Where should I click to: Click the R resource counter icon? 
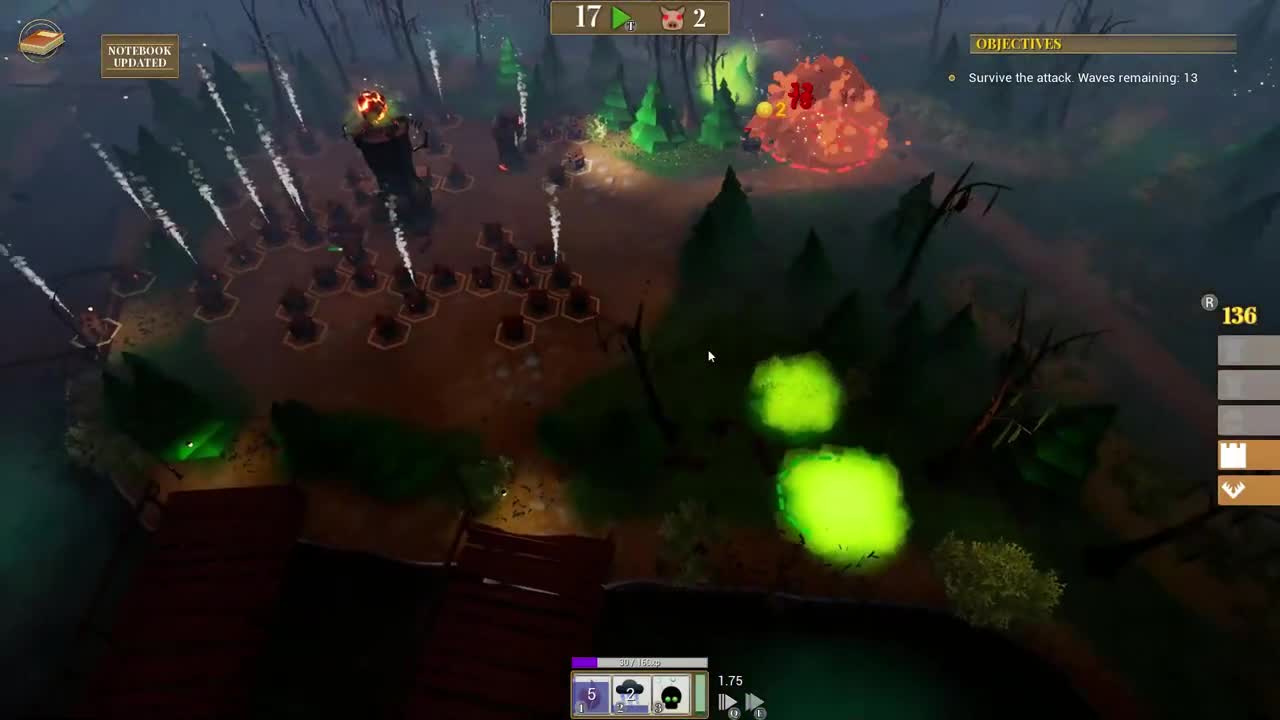1209,302
